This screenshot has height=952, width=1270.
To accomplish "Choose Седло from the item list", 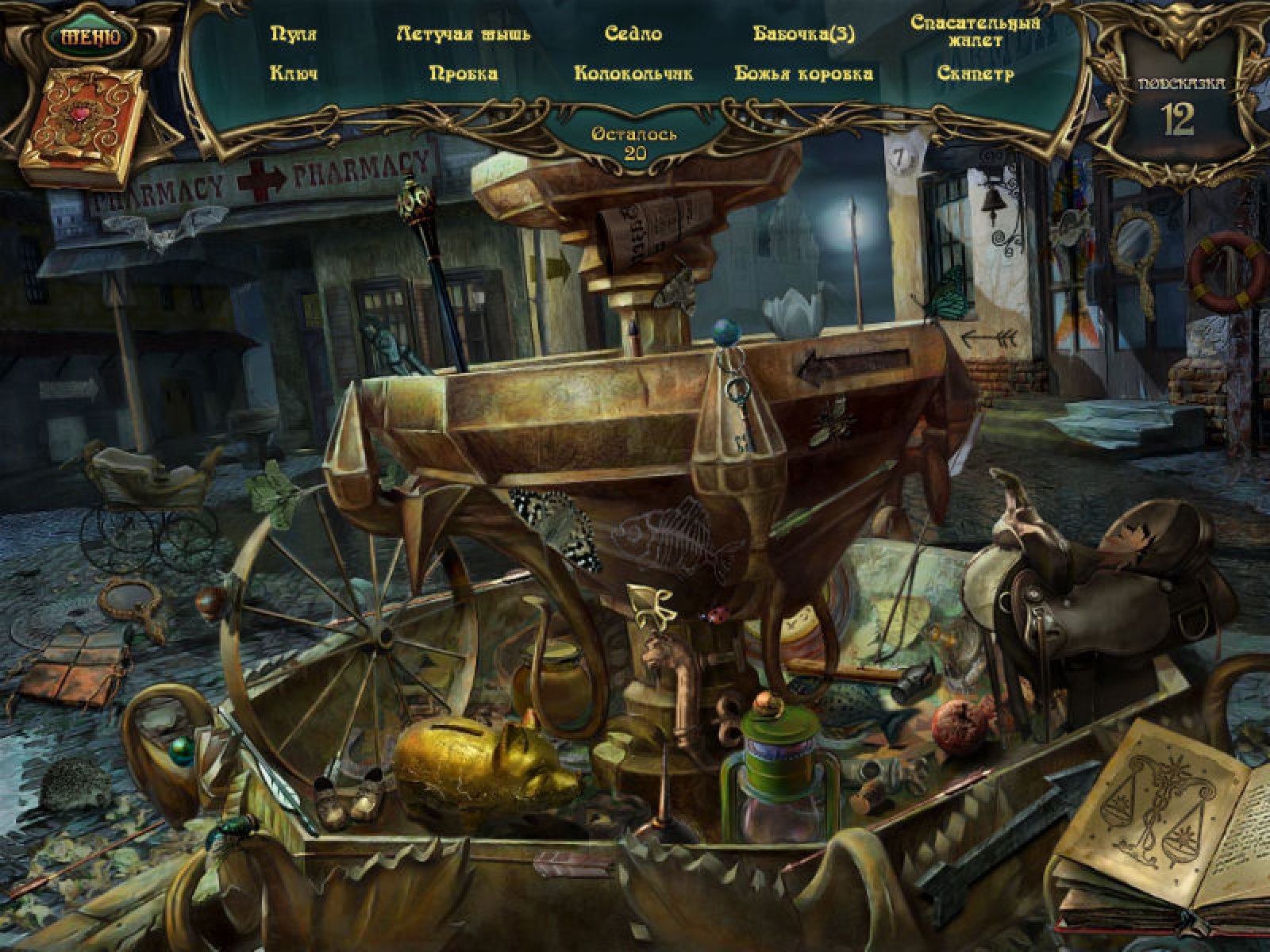I will [633, 34].
